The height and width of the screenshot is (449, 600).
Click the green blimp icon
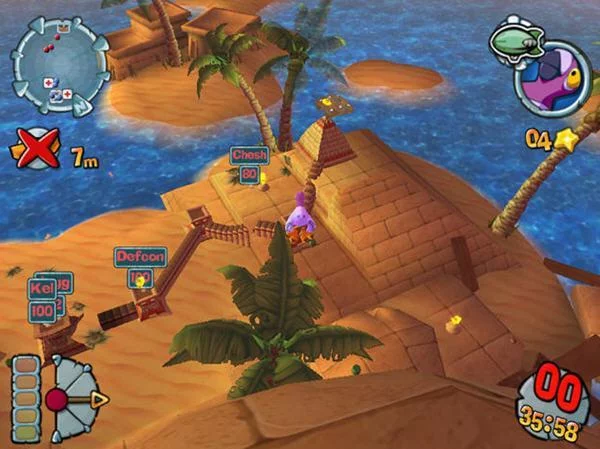(516, 42)
